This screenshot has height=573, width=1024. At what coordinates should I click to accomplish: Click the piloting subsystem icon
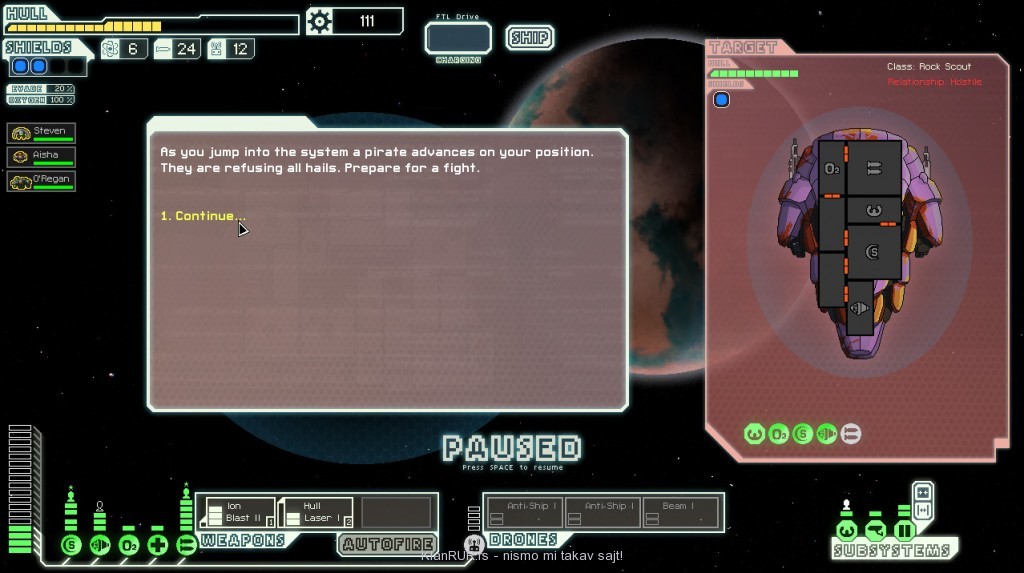point(847,530)
